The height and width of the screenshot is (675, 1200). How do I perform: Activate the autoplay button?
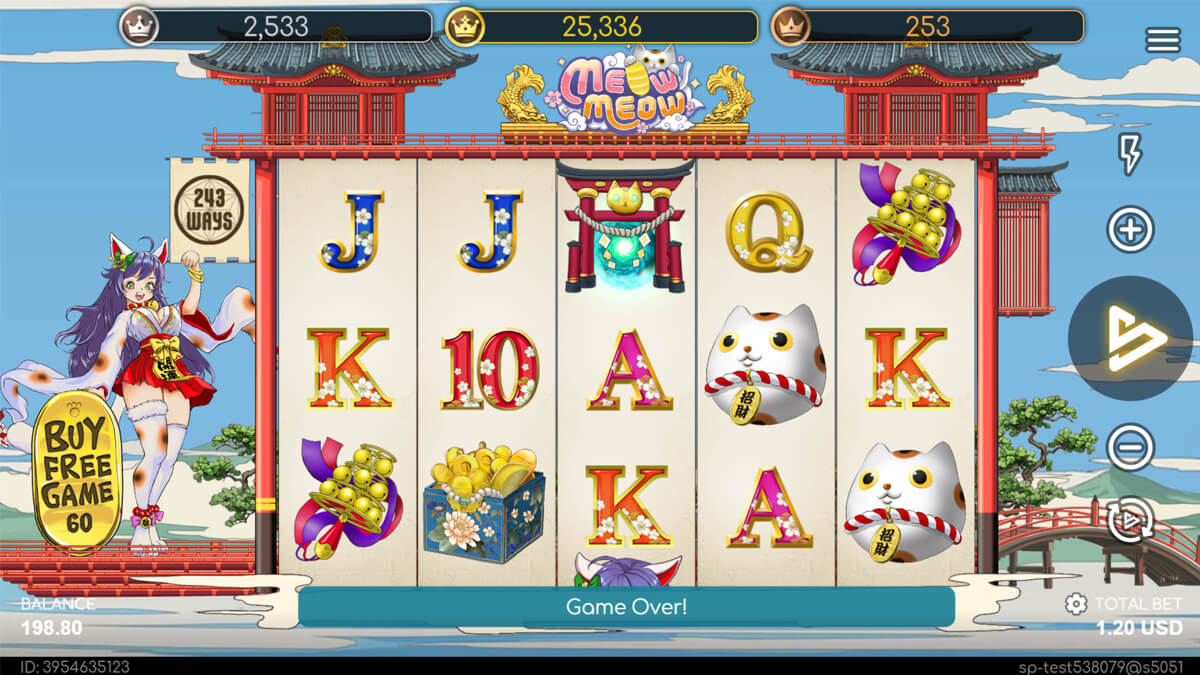[1130, 520]
